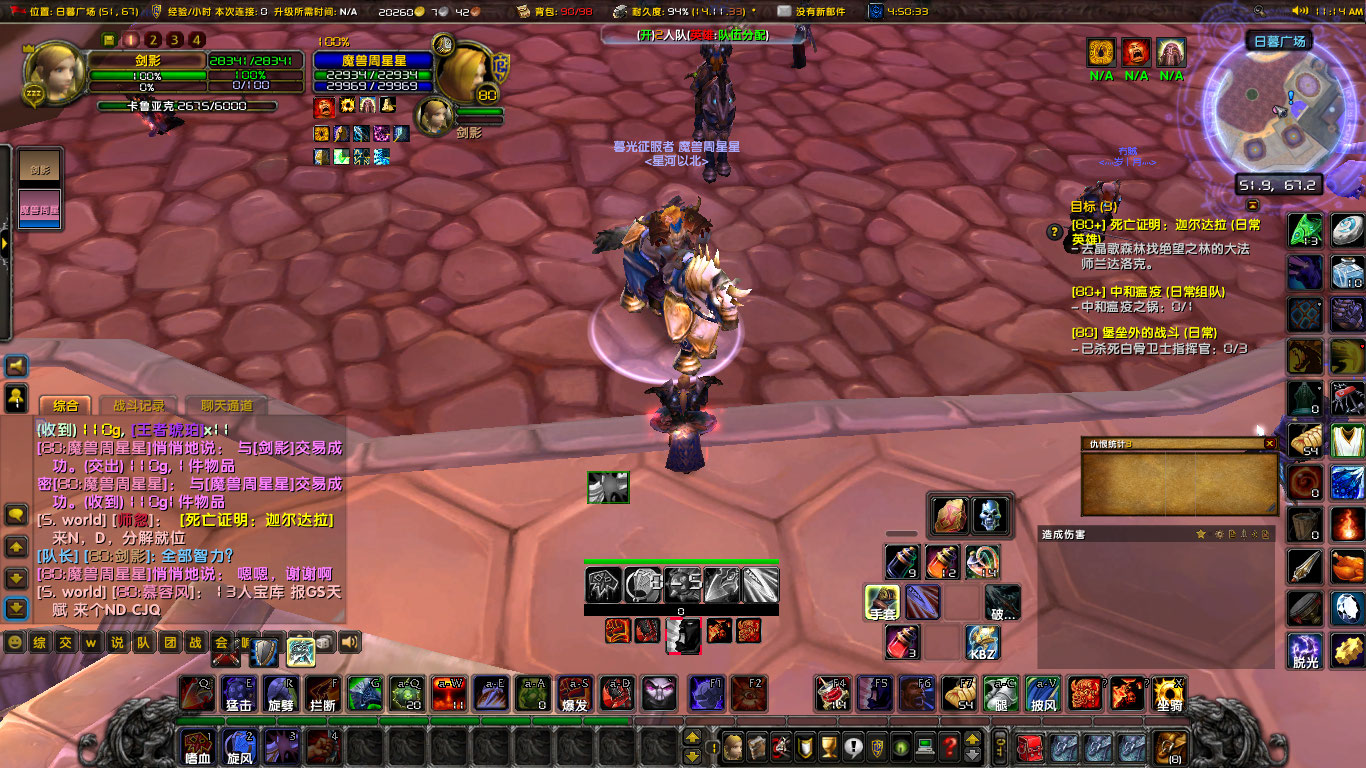Open the achievements panel (trophy icon)
Screen dimensions: 1366x768
tap(829, 748)
